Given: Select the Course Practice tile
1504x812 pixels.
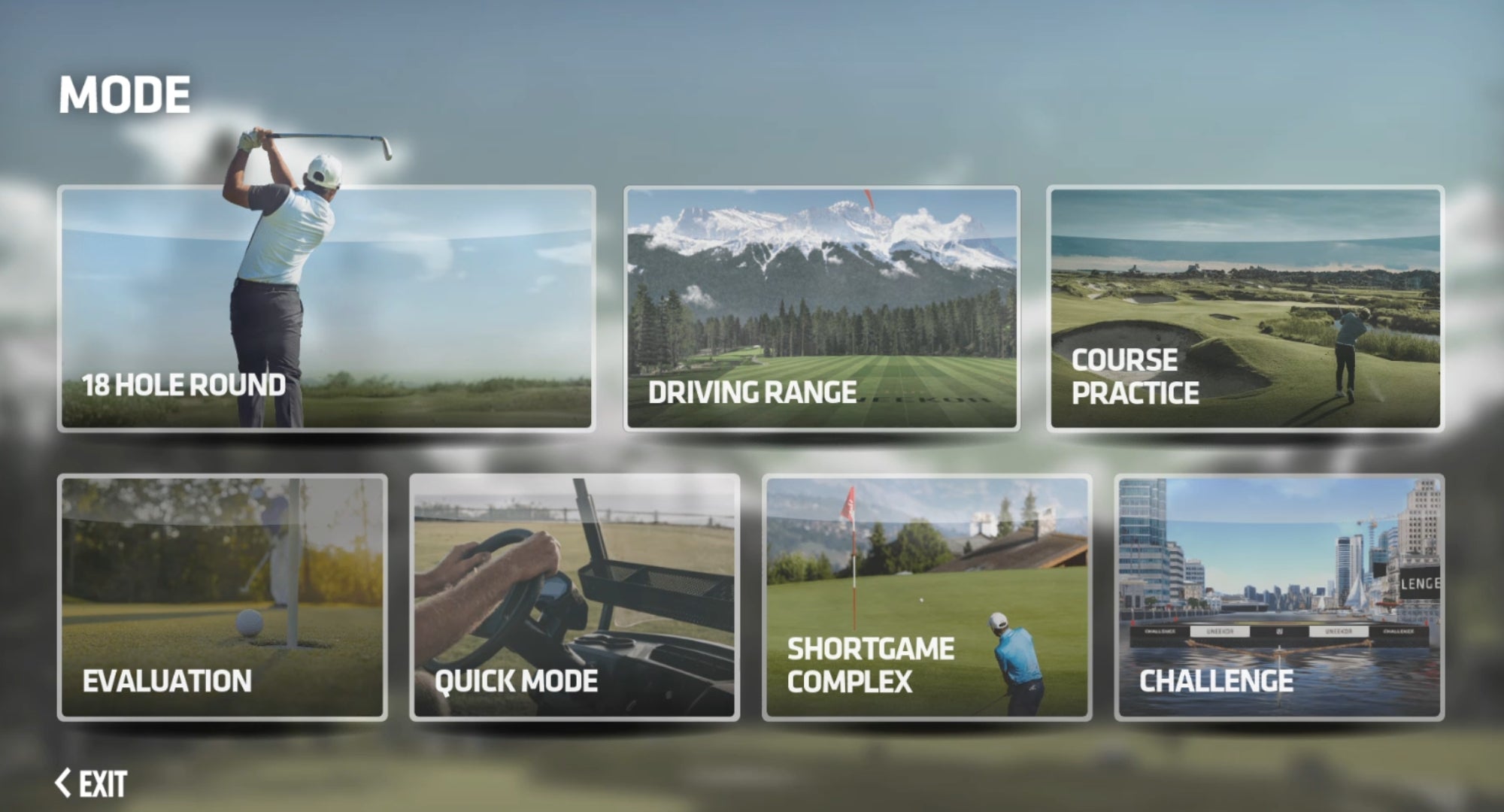Looking at the screenshot, I should click(1245, 308).
